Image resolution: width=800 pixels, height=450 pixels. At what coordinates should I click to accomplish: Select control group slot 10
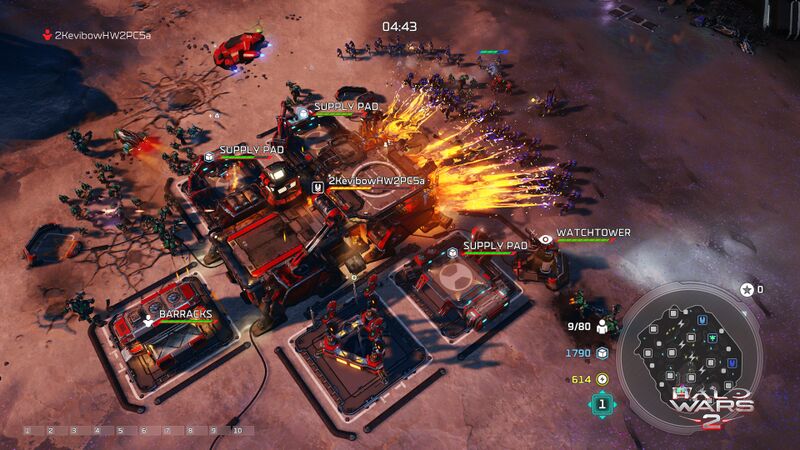pos(237,431)
